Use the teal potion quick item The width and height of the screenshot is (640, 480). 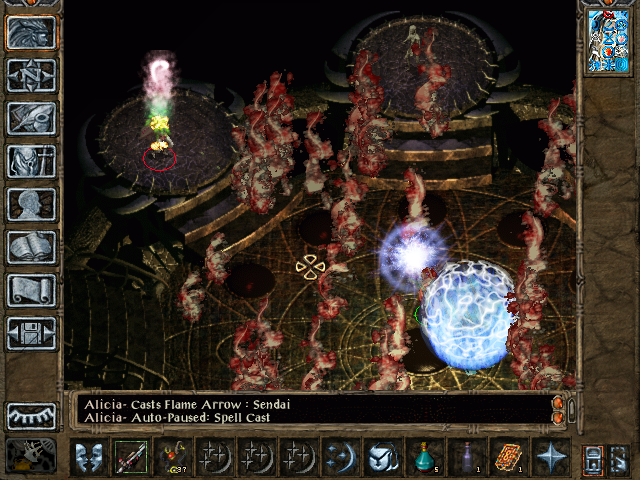click(424, 457)
